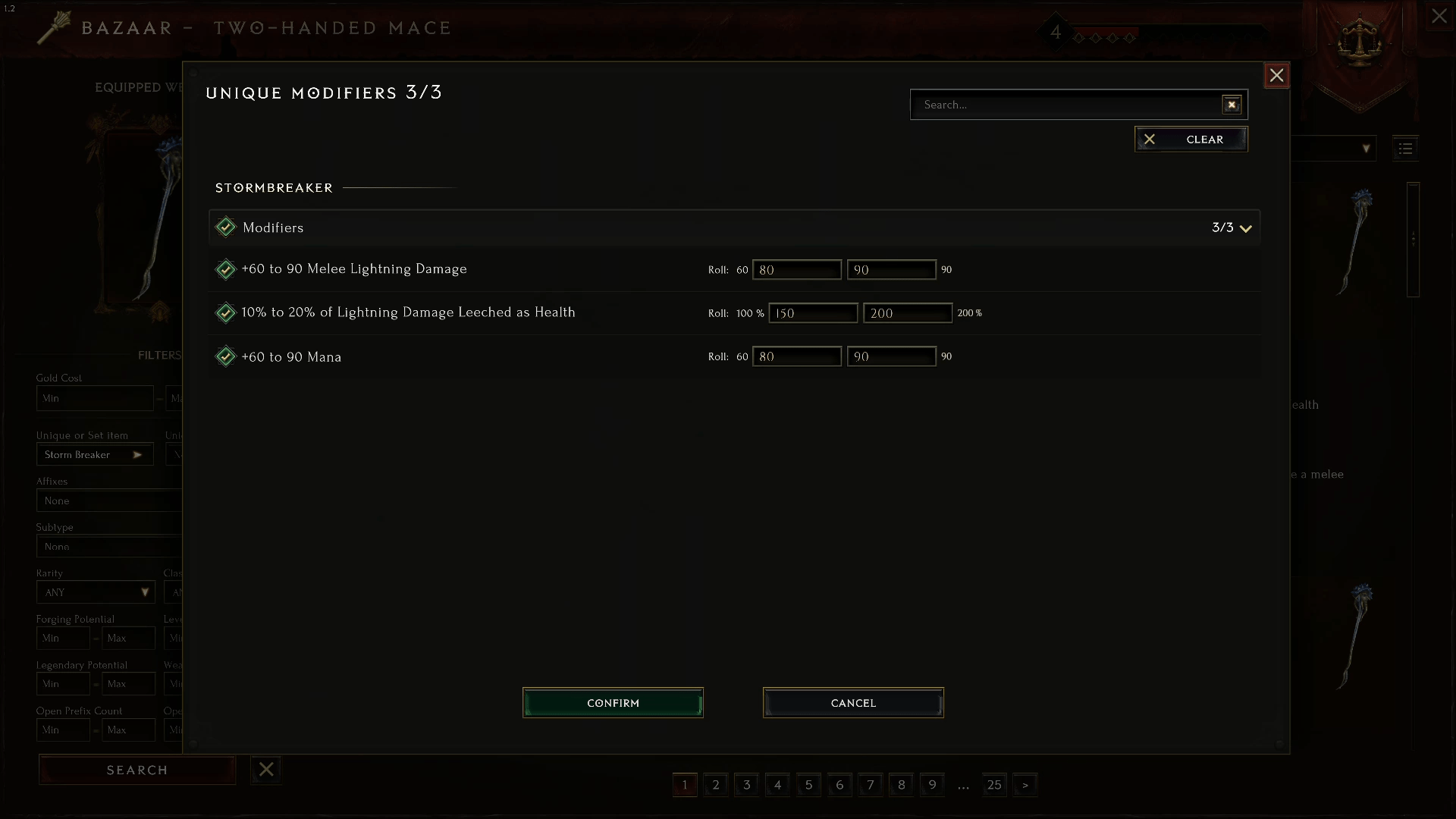Toggle the +60 to 90 Mana modifier checkmark
Screen dimensions: 1456x819
coord(226,356)
